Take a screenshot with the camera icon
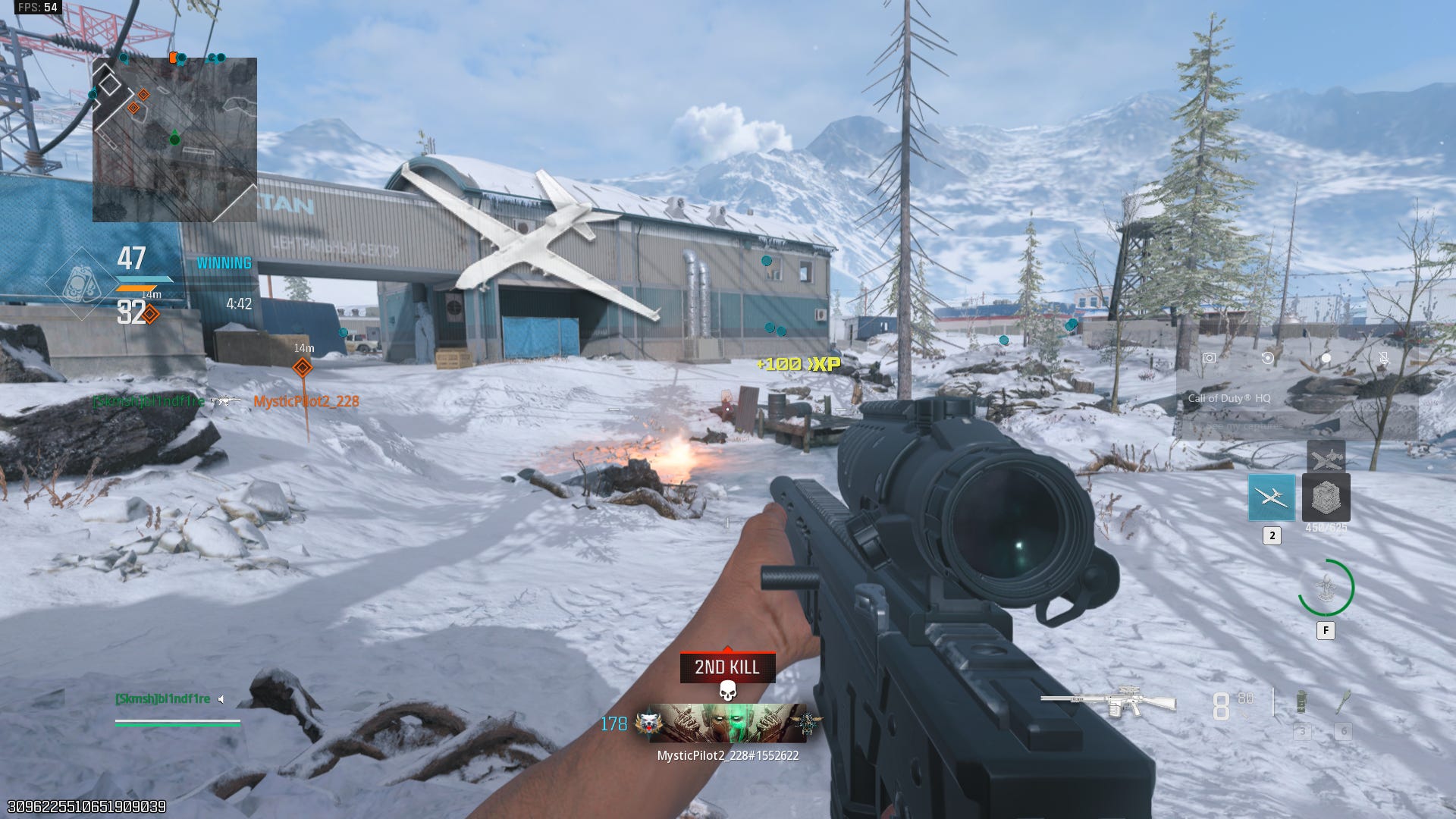 pyautogui.click(x=1209, y=358)
